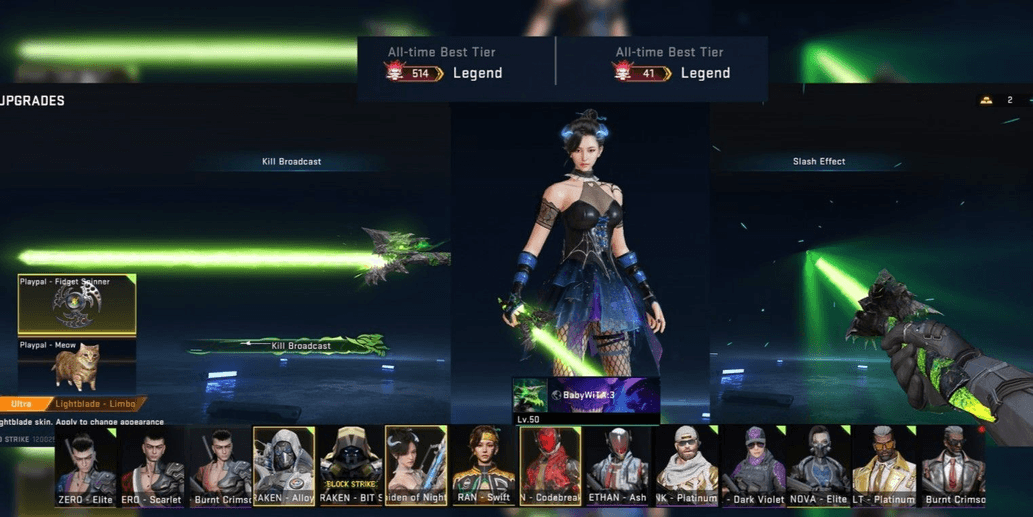Select the Playpal - Meow cat item

pyautogui.click(x=77, y=364)
